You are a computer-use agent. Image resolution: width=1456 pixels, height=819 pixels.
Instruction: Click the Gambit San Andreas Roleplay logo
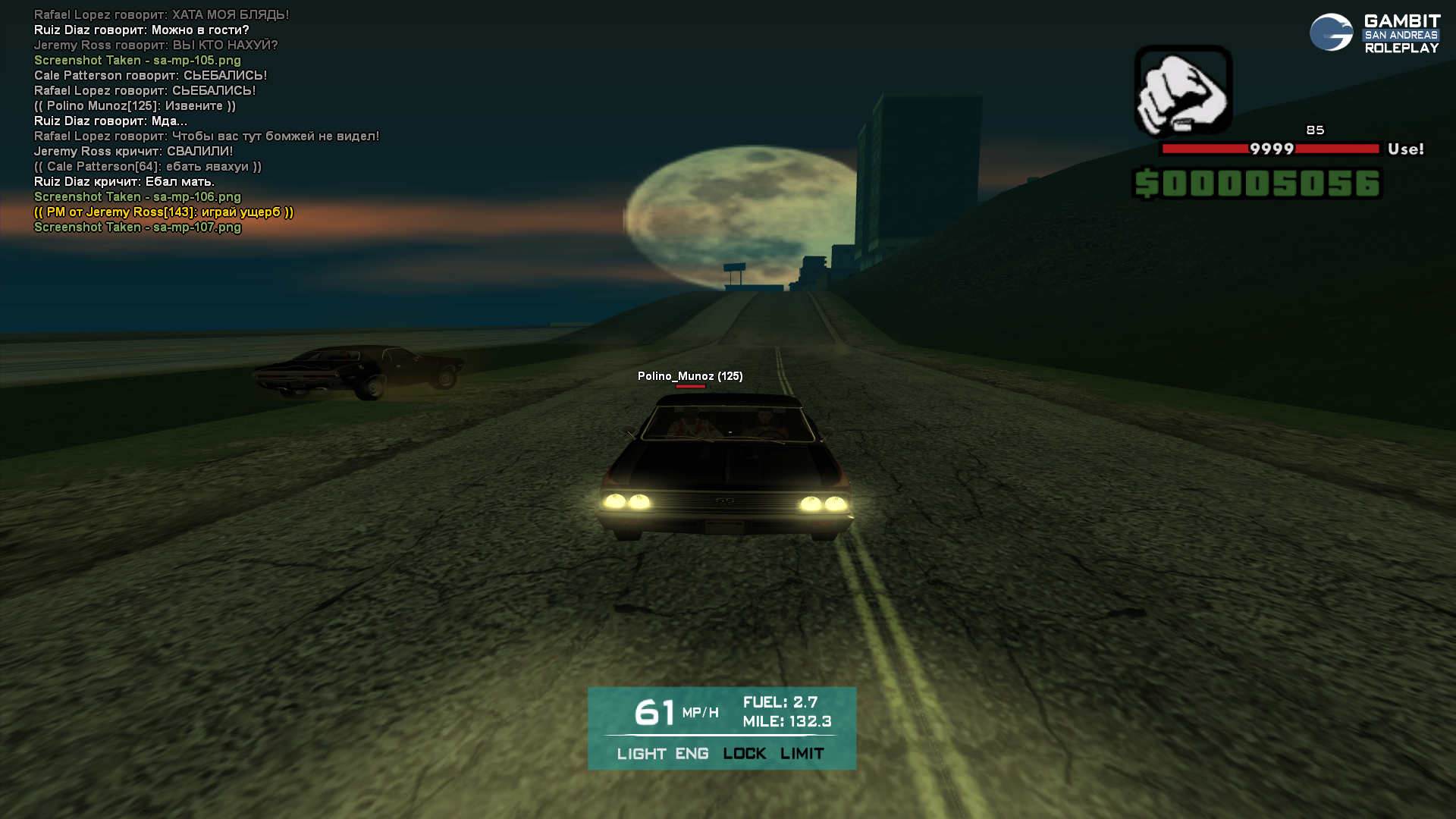1374,33
